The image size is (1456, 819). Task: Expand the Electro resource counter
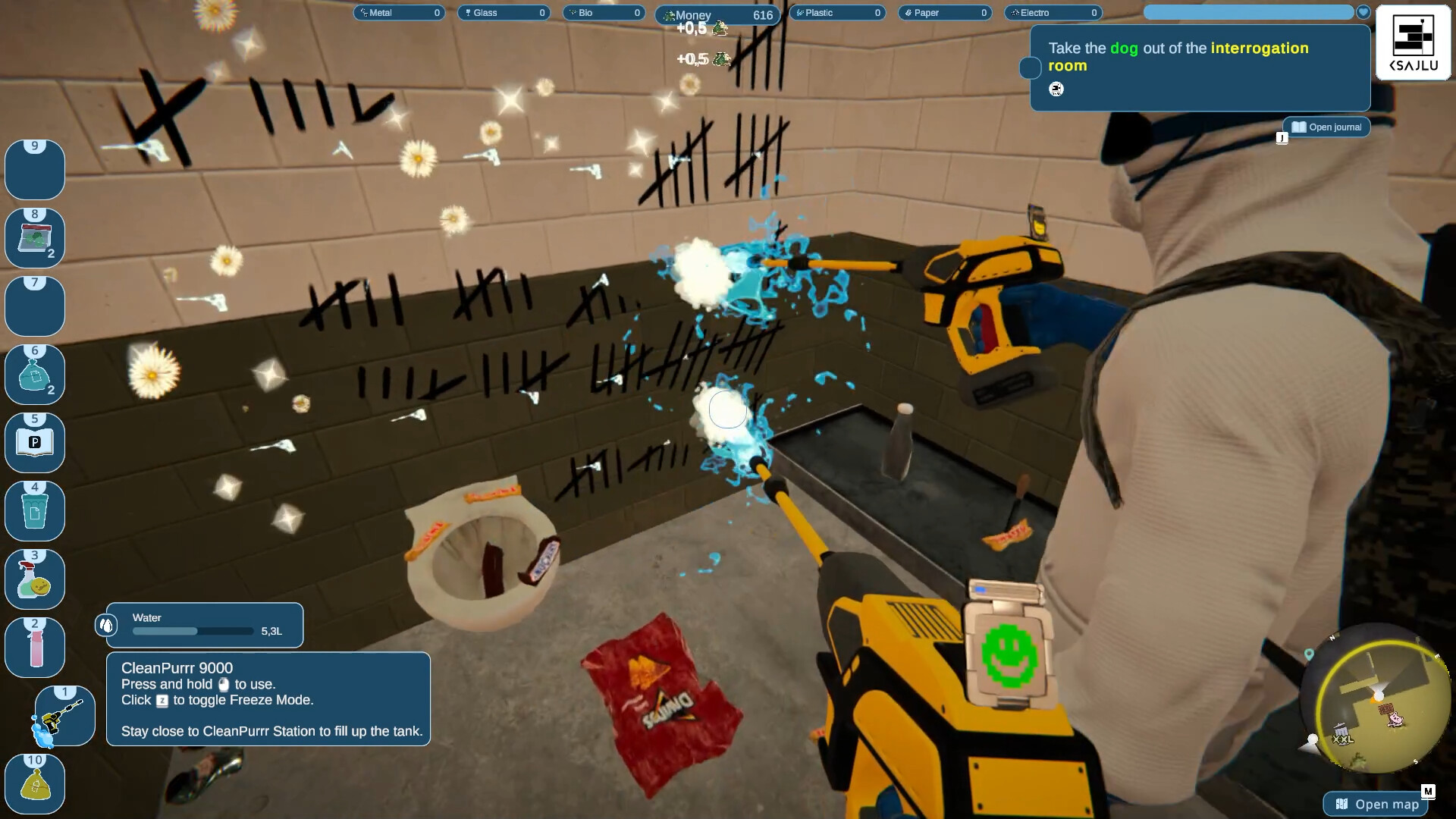pos(1053,12)
